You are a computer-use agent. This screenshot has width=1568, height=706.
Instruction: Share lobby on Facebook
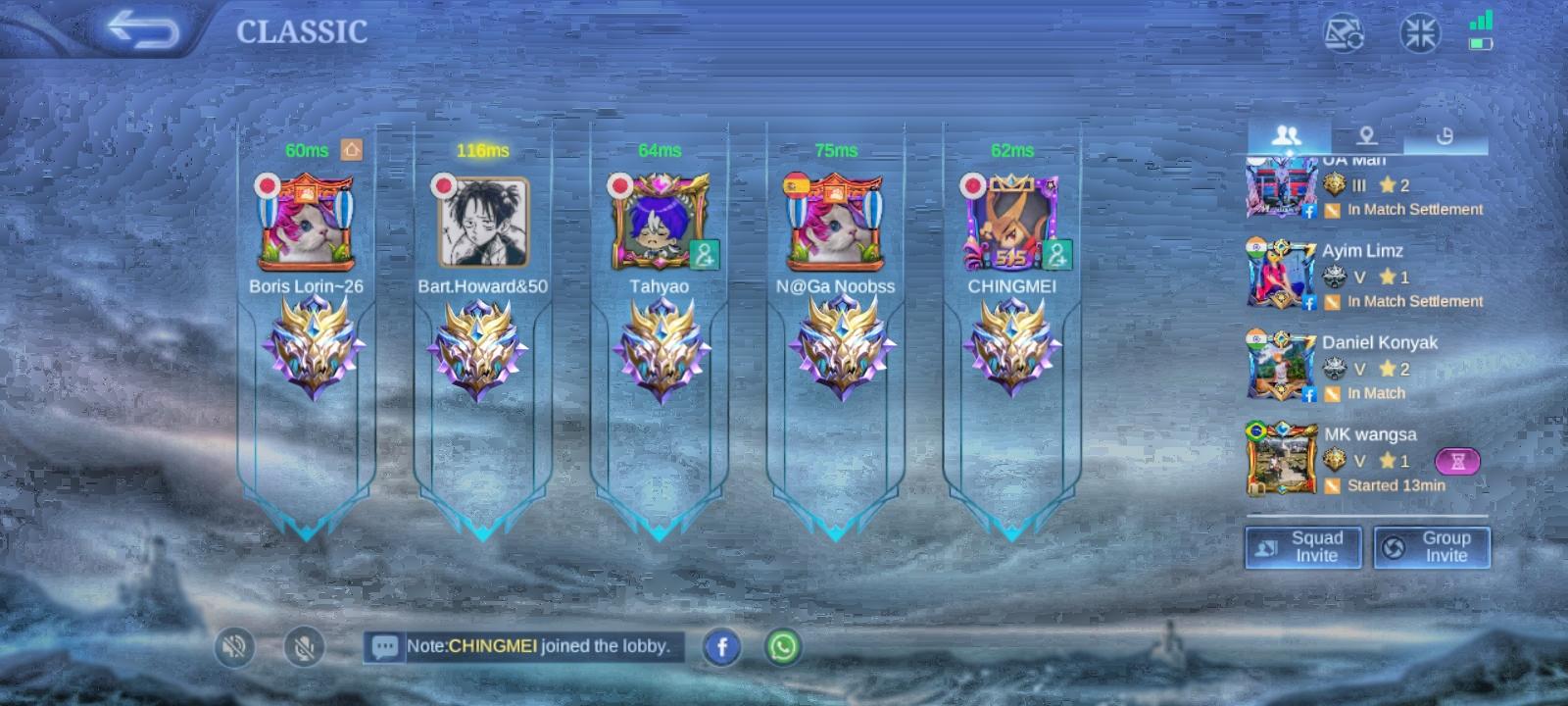pos(722,647)
